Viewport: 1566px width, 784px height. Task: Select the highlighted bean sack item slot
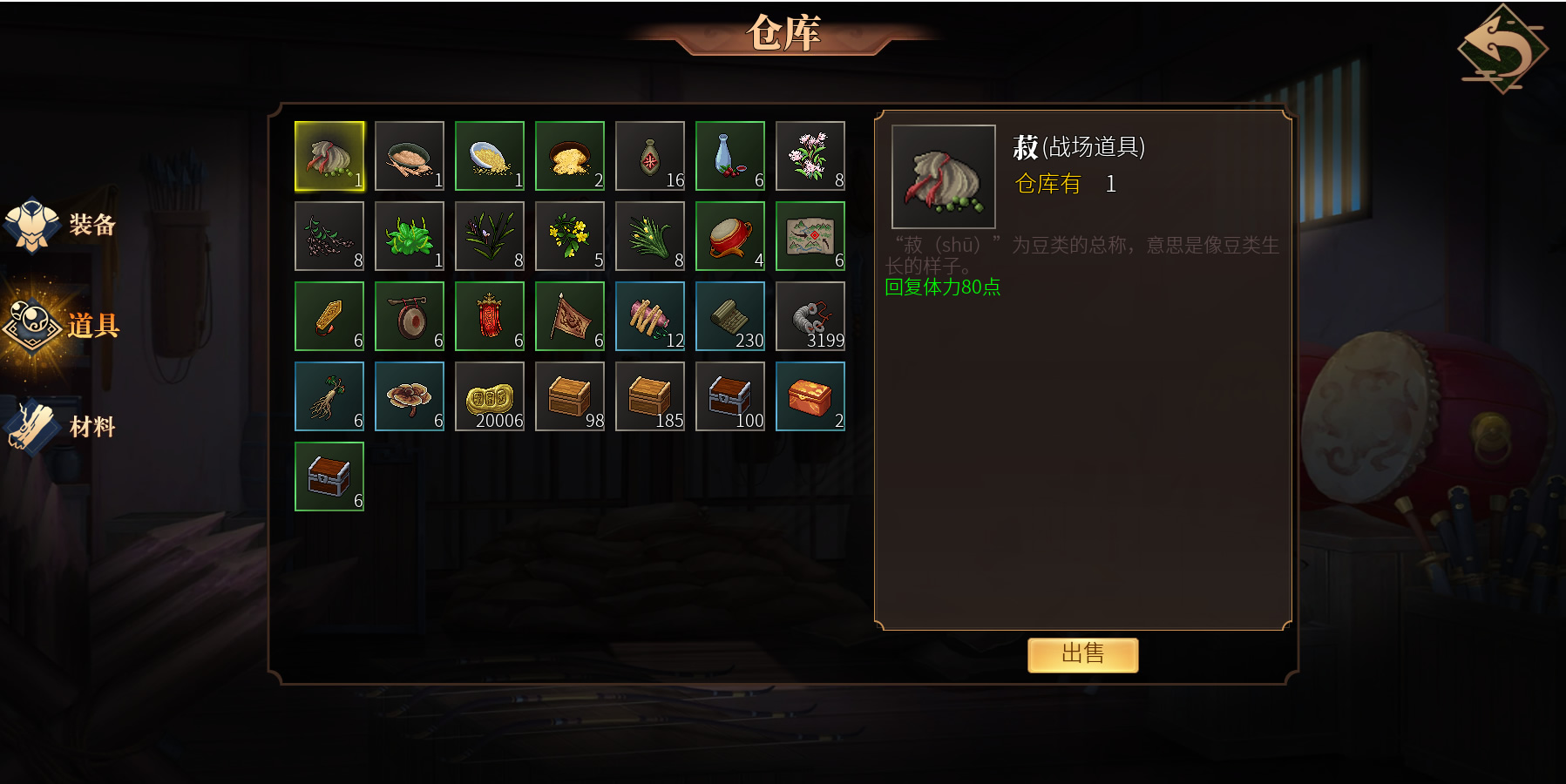[329, 156]
